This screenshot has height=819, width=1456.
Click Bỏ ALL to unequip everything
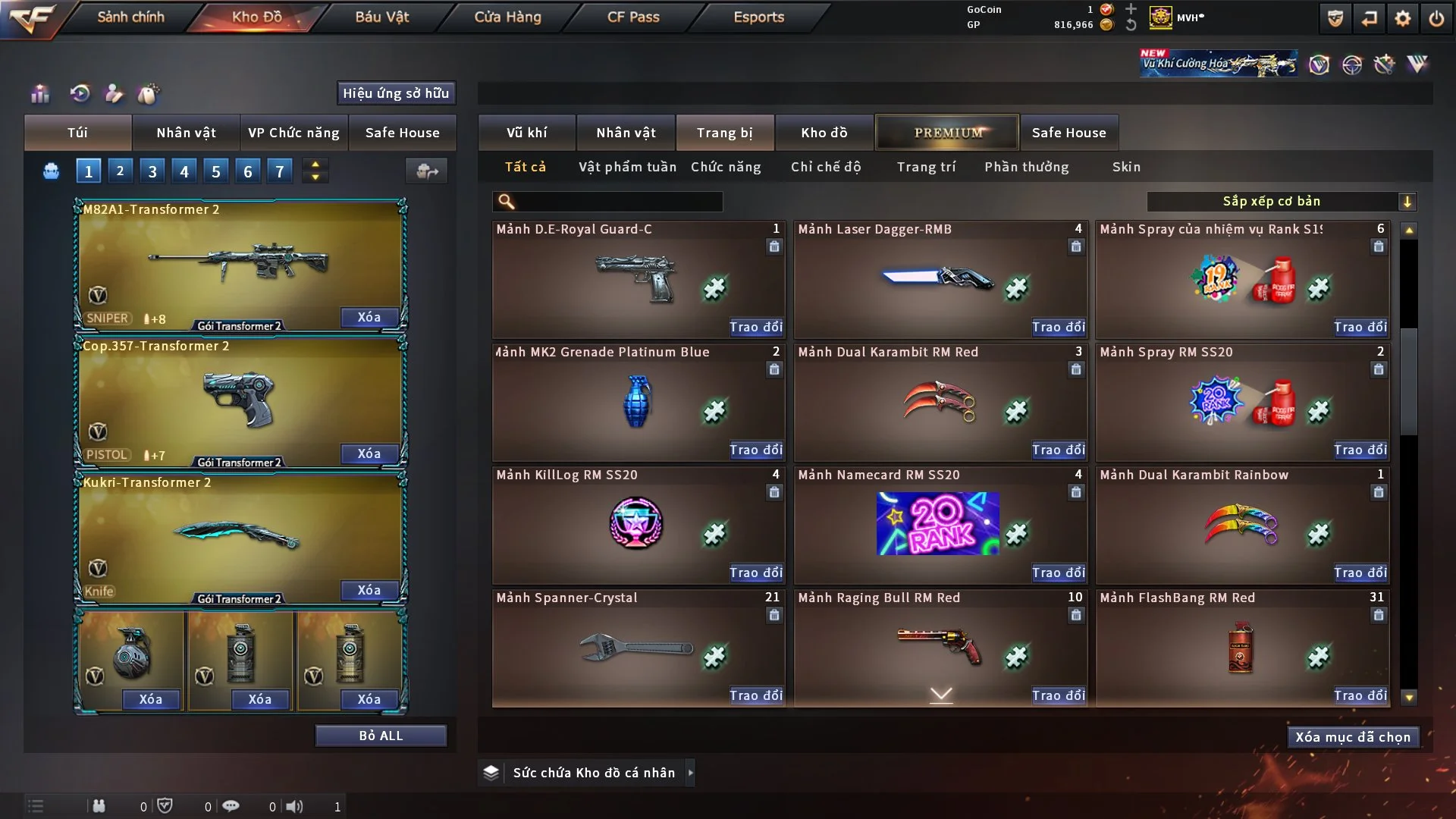[381, 736]
